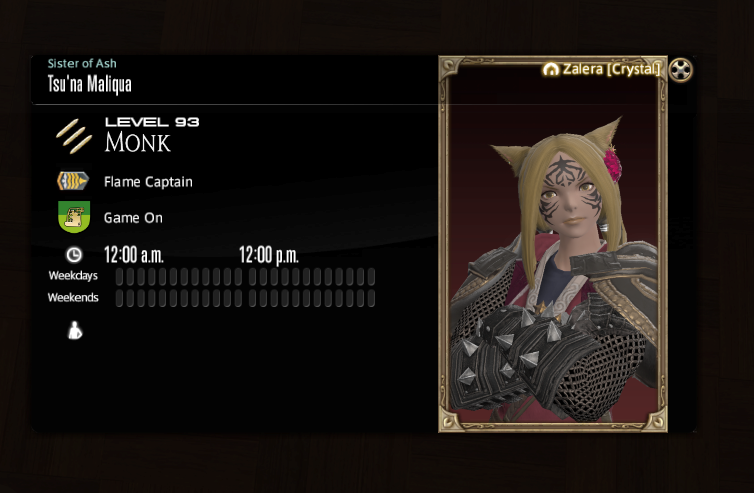Screen dimensions: 754x493
Task: Click the player silhouette icon
Action: [x=74, y=330]
